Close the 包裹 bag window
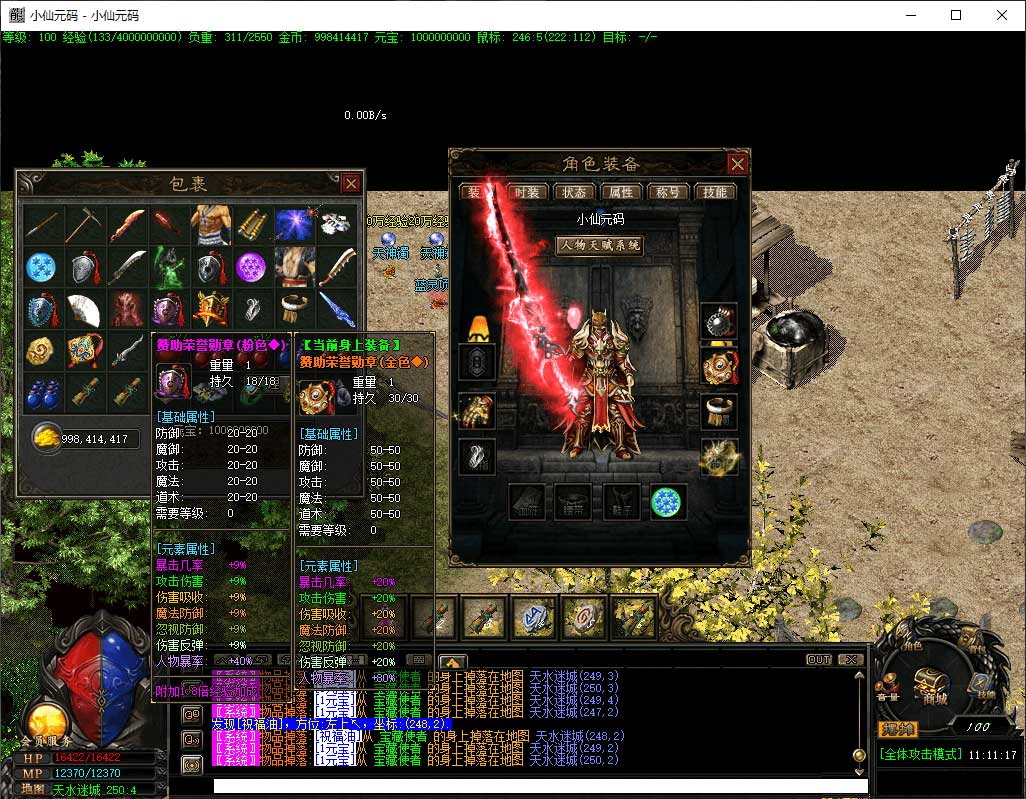This screenshot has width=1026, height=799. [351, 183]
